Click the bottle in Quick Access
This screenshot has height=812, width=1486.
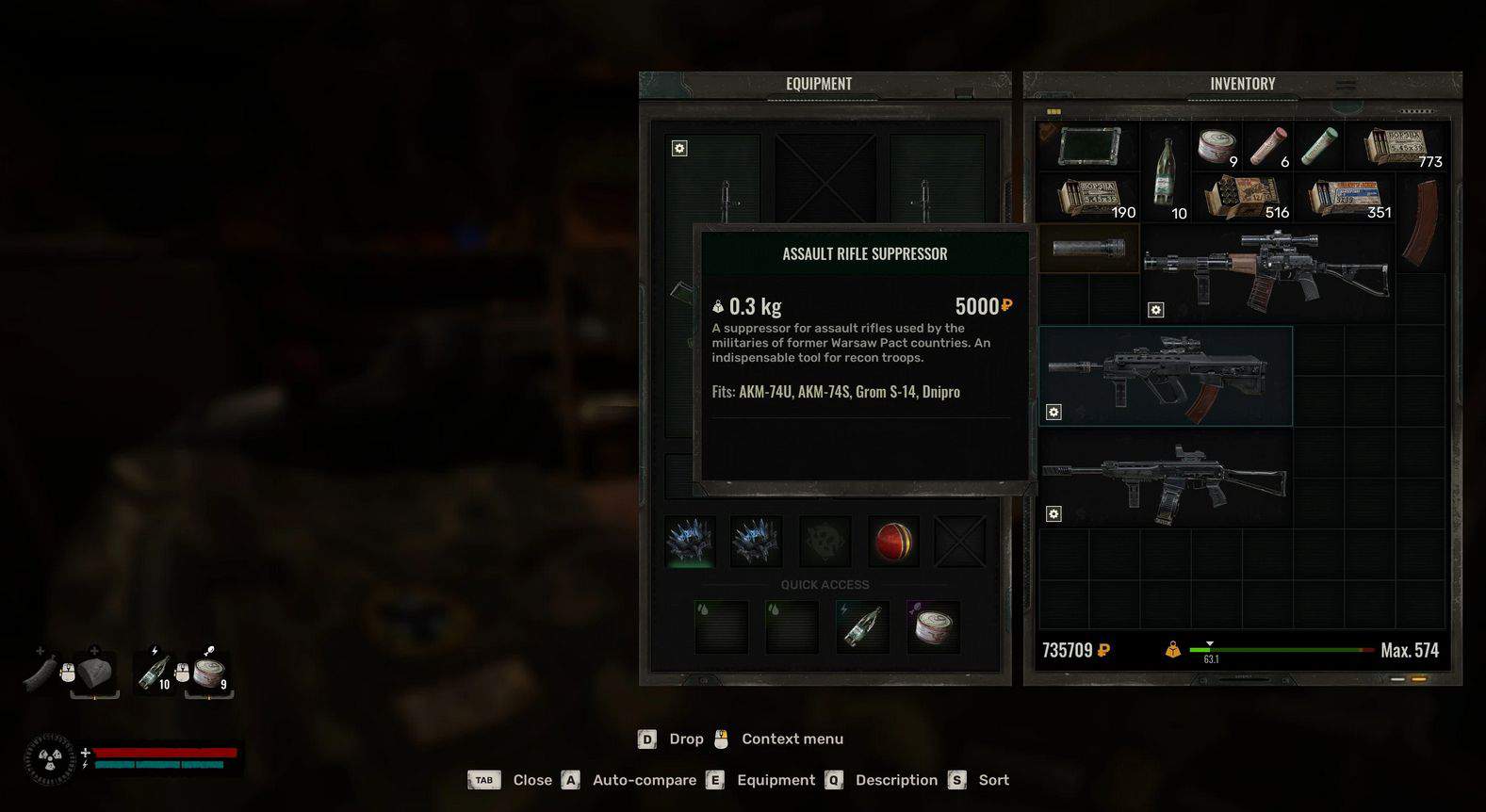[862, 627]
